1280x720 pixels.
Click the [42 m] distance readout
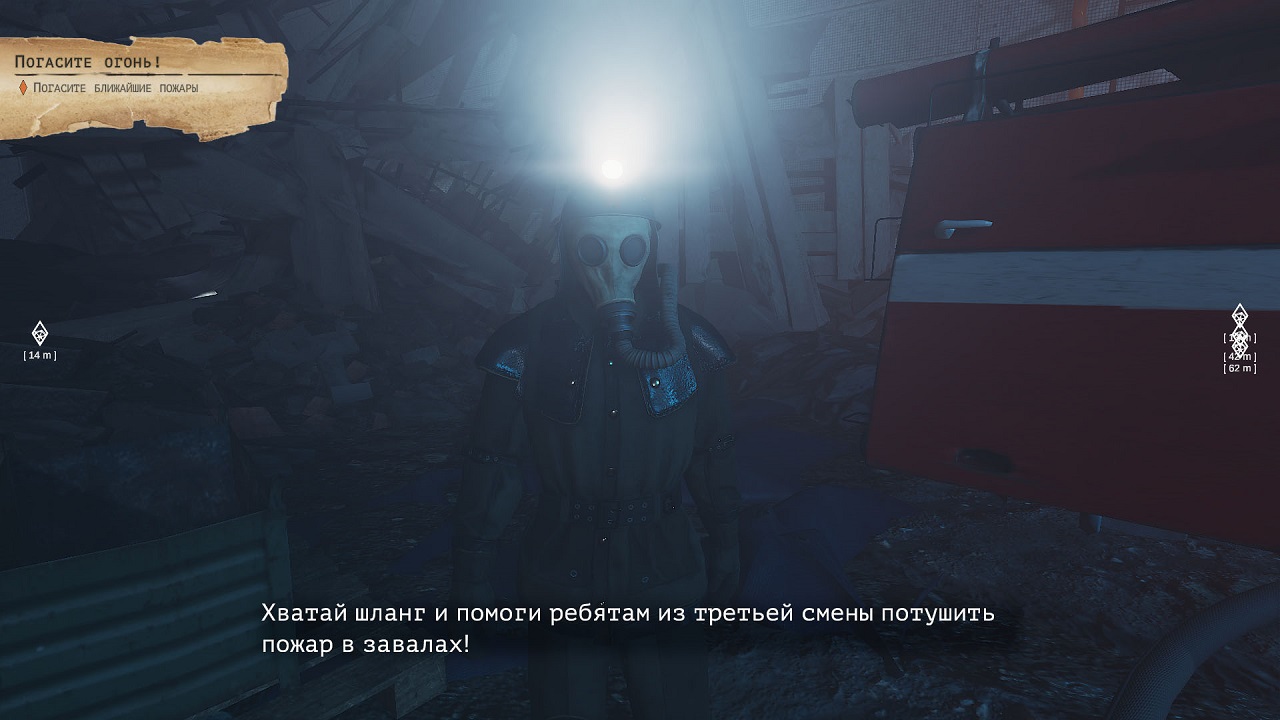point(1240,356)
